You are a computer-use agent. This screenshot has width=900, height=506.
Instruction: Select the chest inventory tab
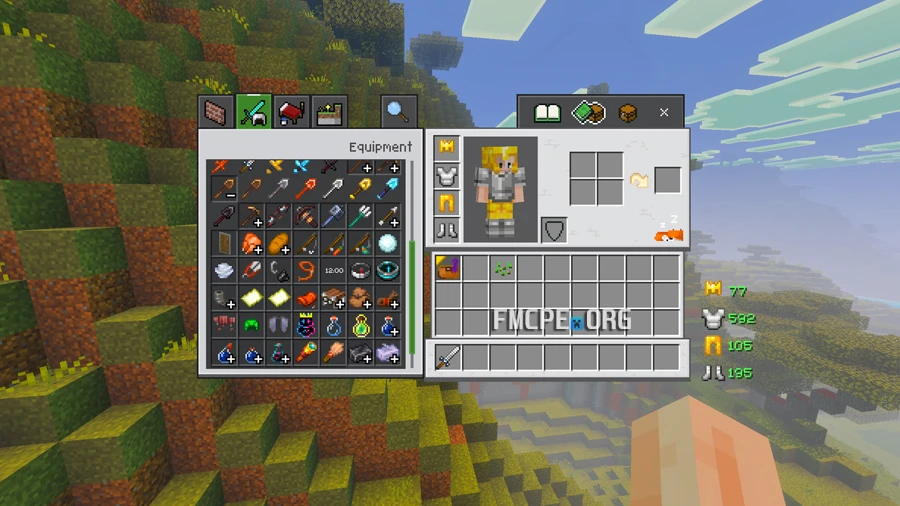click(x=628, y=113)
